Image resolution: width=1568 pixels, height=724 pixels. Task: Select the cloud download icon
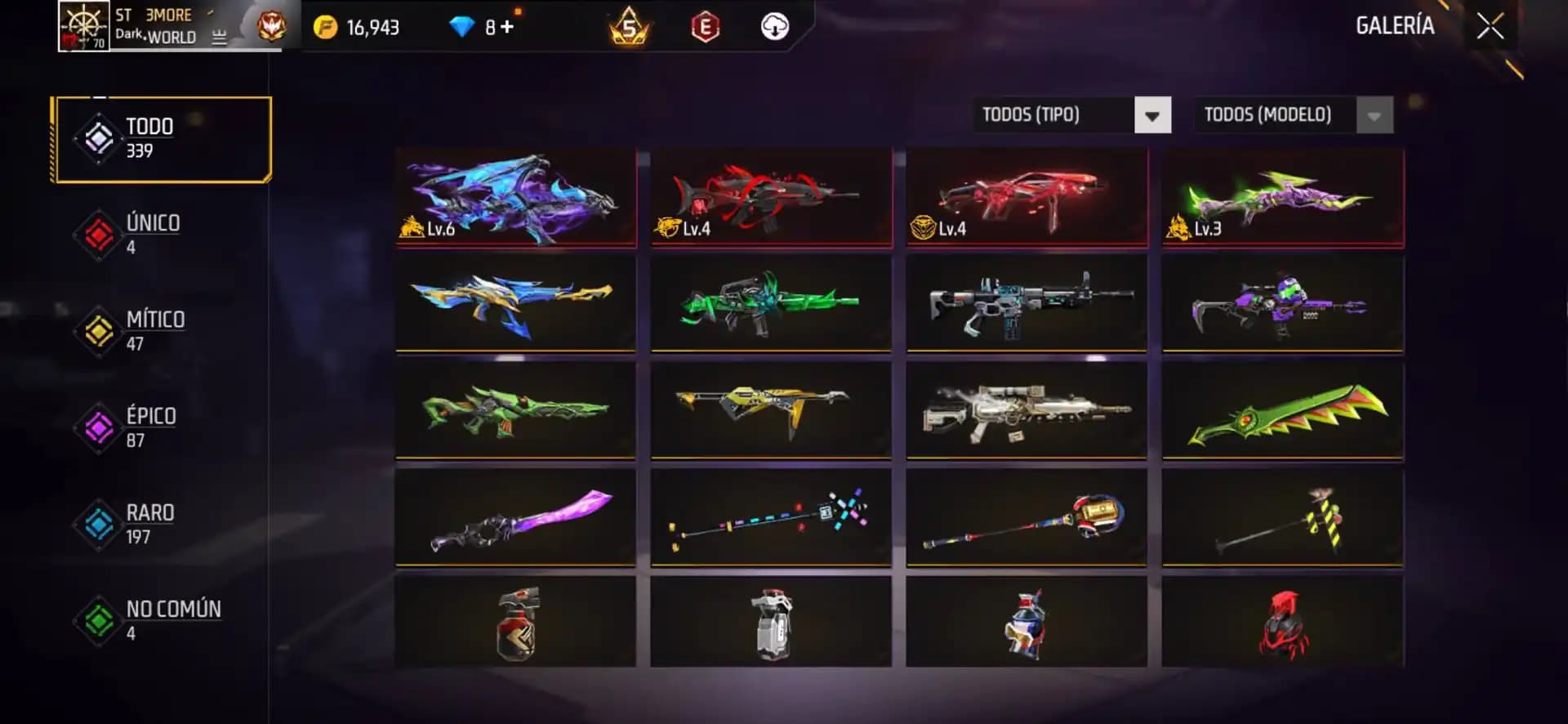coord(774,25)
